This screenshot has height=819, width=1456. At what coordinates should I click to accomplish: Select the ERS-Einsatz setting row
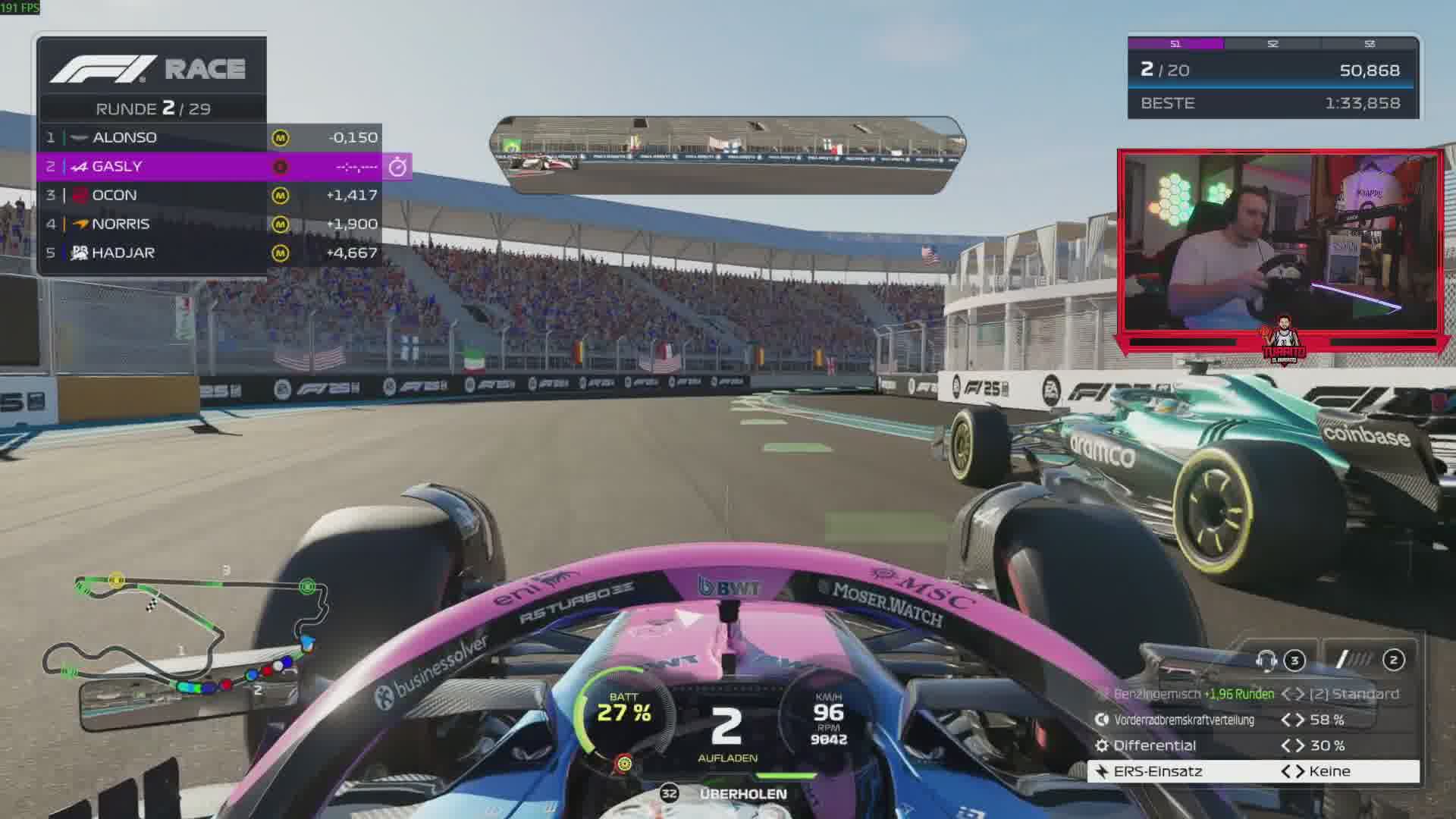tap(1253, 771)
